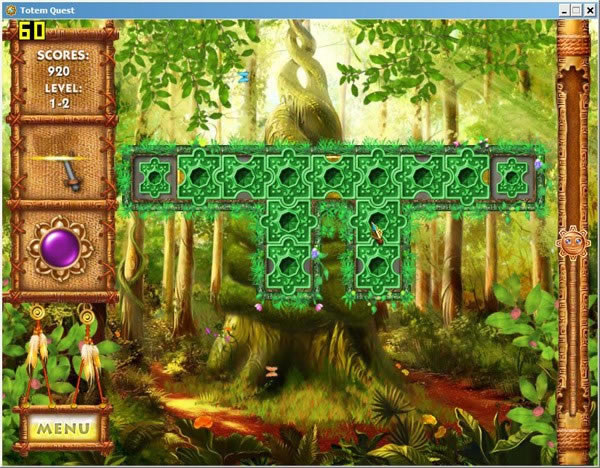This screenshot has height=468, width=600.
Task: Activate the purple orb power-up
Action: [x=63, y=246]
